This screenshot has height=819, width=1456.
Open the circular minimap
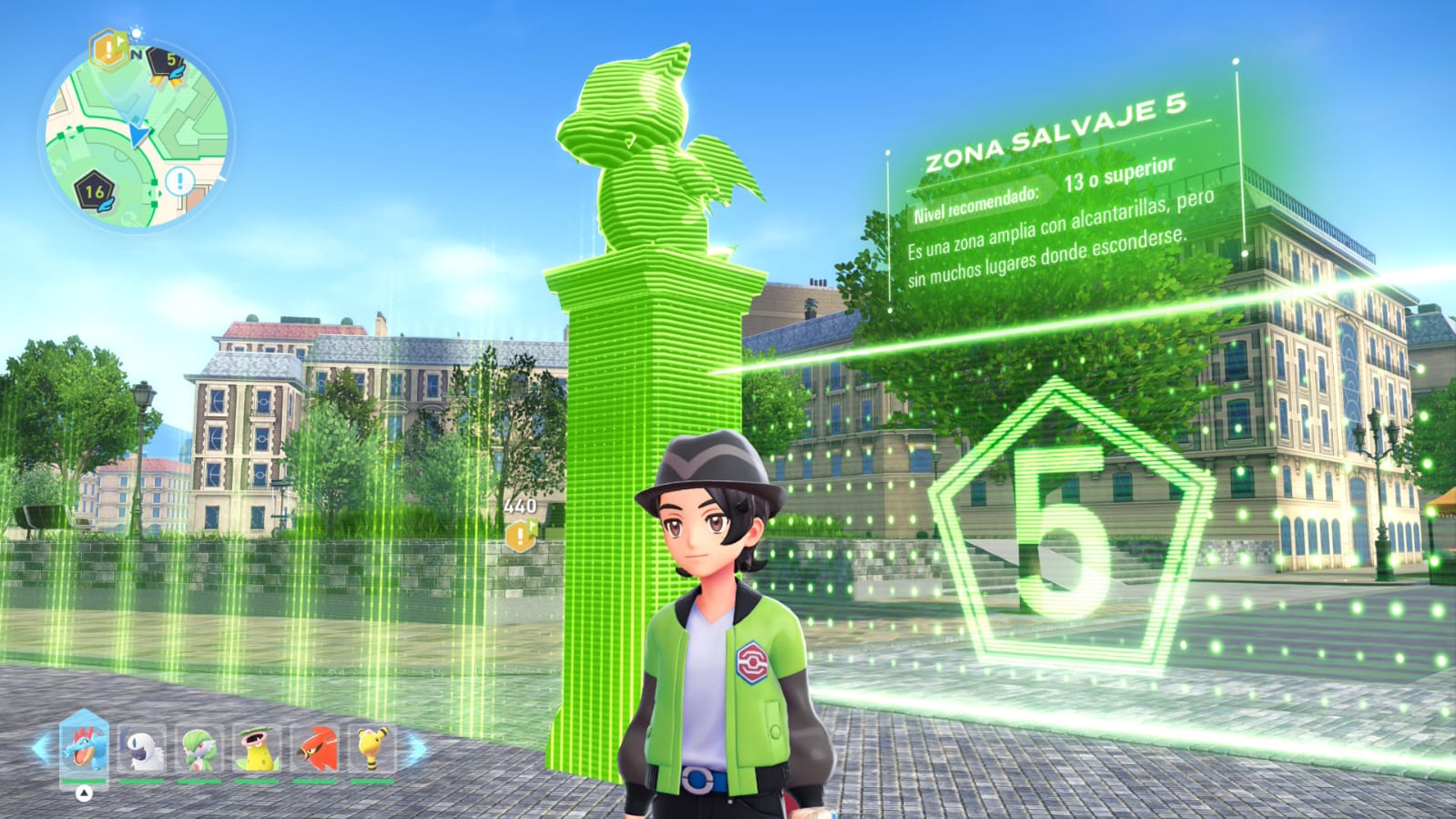click(x=137, y=137)
